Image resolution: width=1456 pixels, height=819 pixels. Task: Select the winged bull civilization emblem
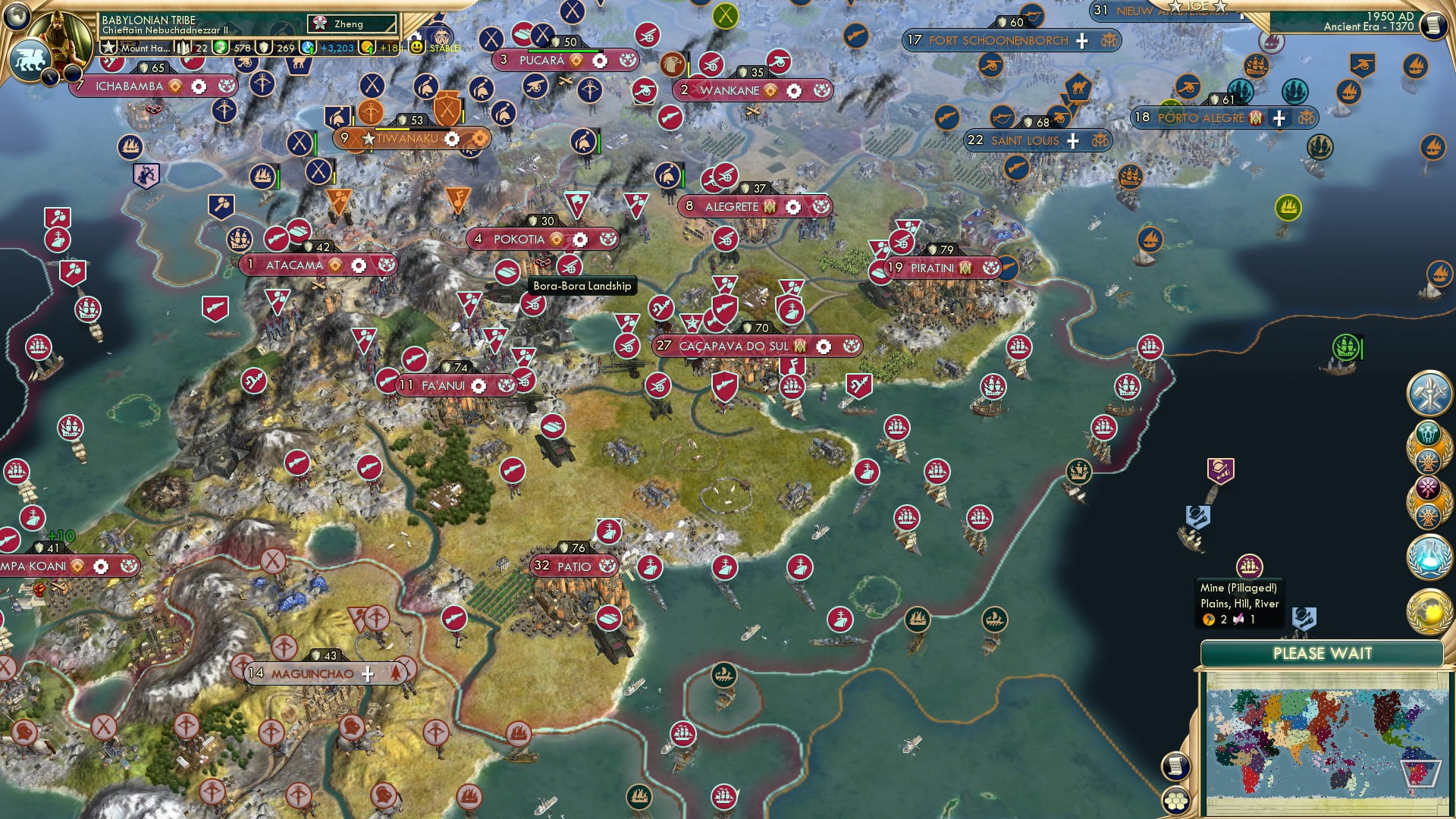(x=29, y=59)
